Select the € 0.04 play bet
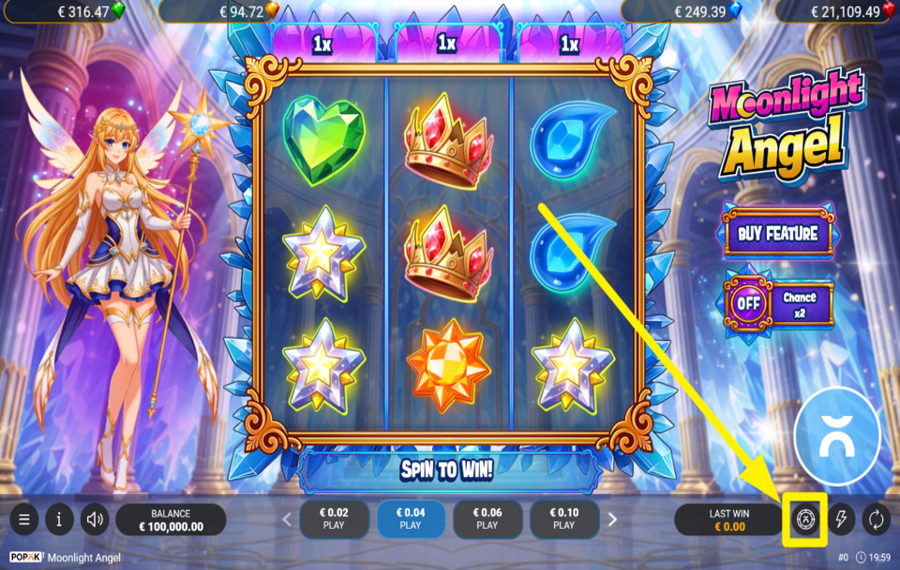 pyautogui.click(x=410, y=519)
